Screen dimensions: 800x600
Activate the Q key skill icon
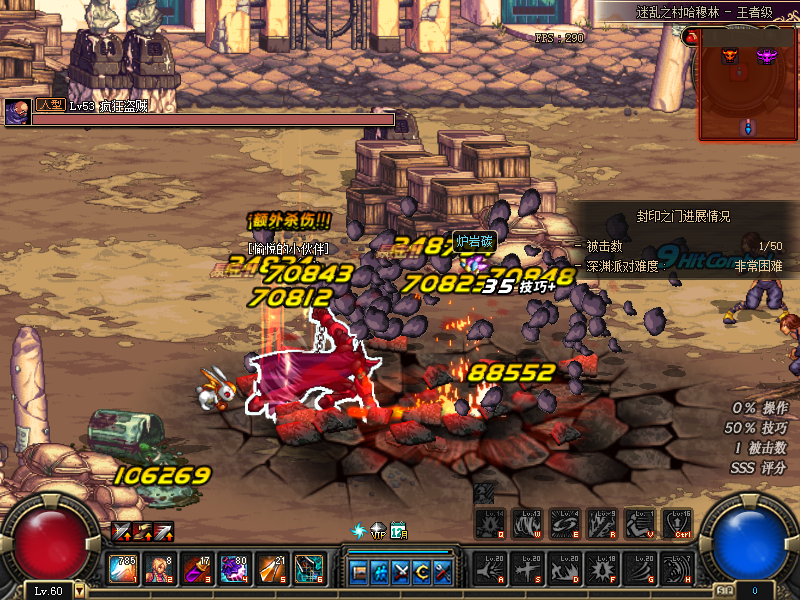tap(490, 524)
